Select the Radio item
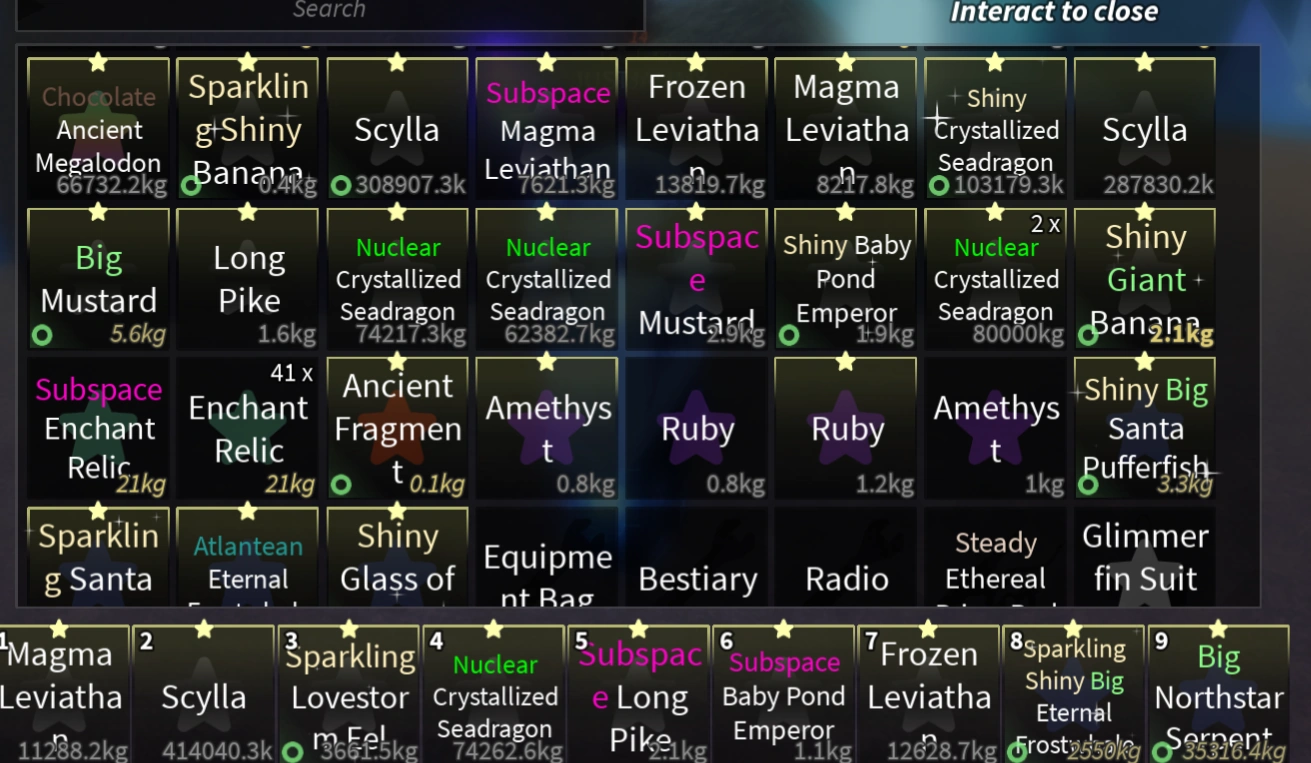Screen dimensions: 1311x763 845,565
